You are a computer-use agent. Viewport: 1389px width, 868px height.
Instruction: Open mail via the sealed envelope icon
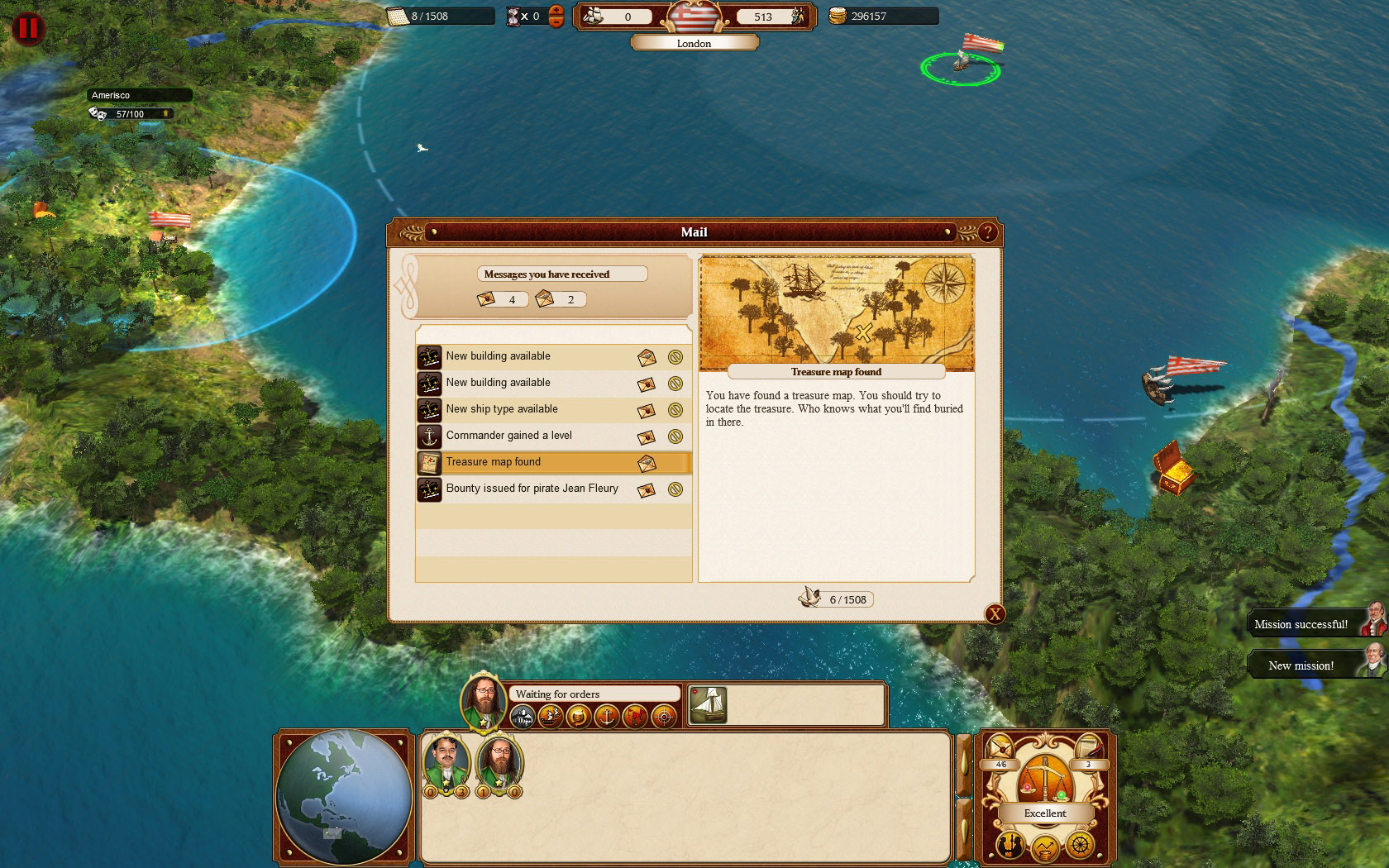(1000, 748)
